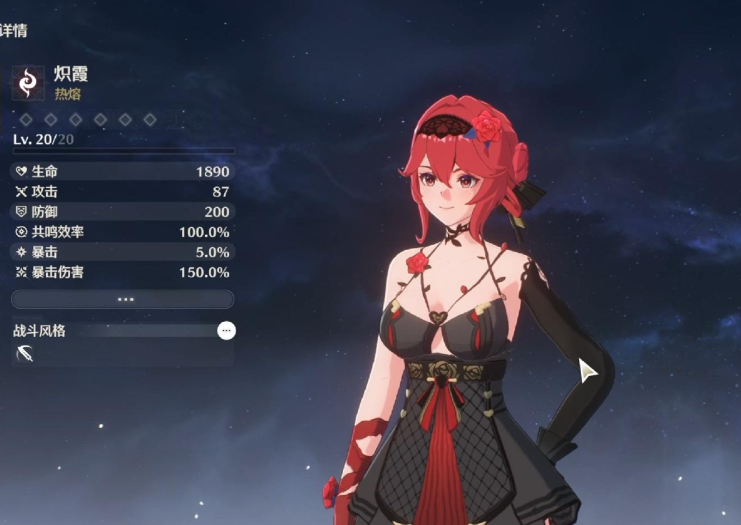The image size is (741, 525).
Task: Open the round ellipsis button beside 战斗风格
Action: [227, 330]
